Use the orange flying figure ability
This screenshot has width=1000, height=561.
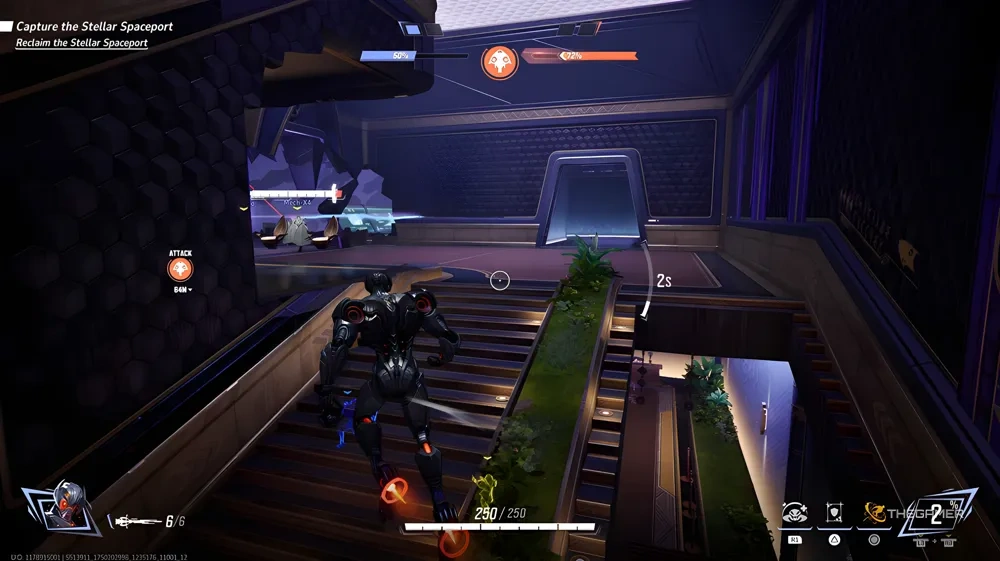click(x=875, y=513)
